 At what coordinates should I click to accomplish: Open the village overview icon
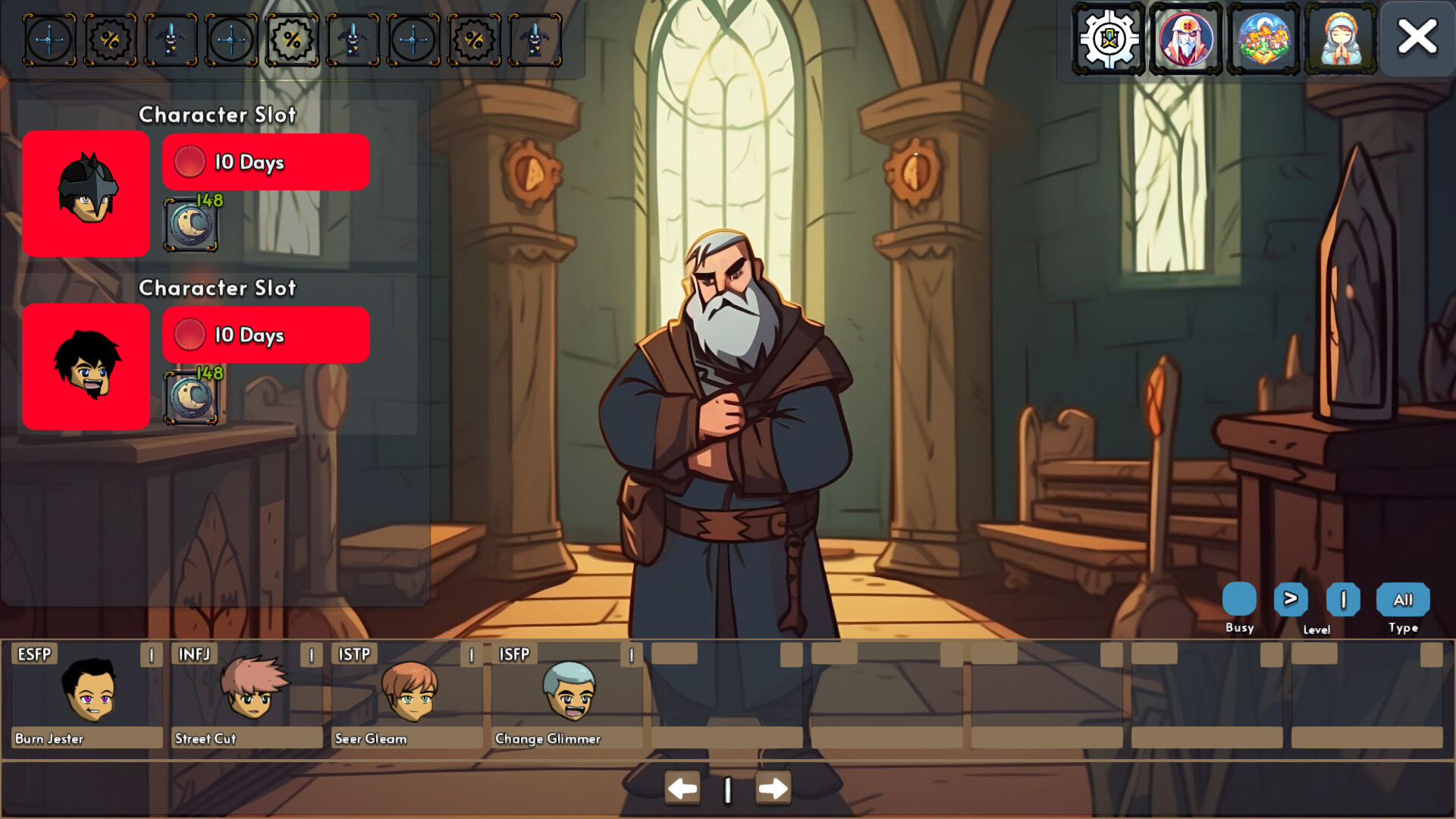point(1263,39)
